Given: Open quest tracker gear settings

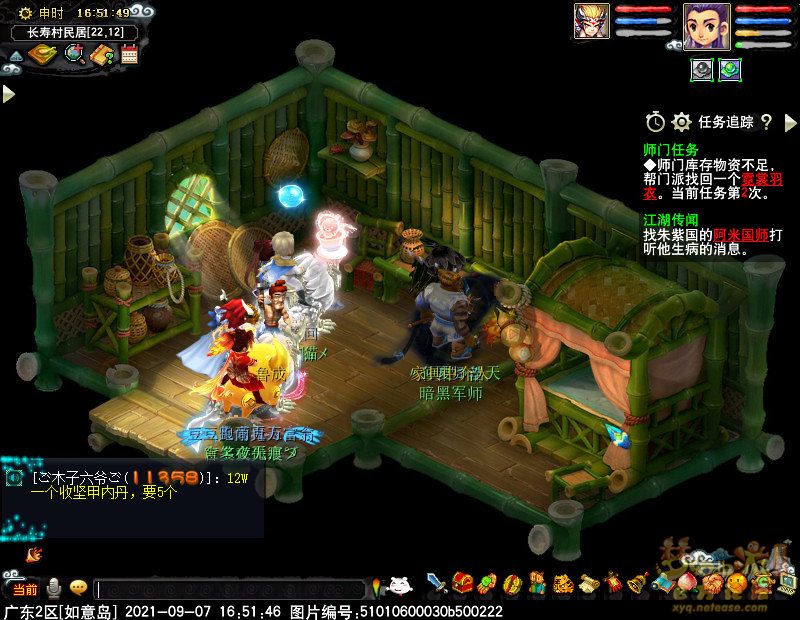Looking at the screenshot, I should 682,122.
